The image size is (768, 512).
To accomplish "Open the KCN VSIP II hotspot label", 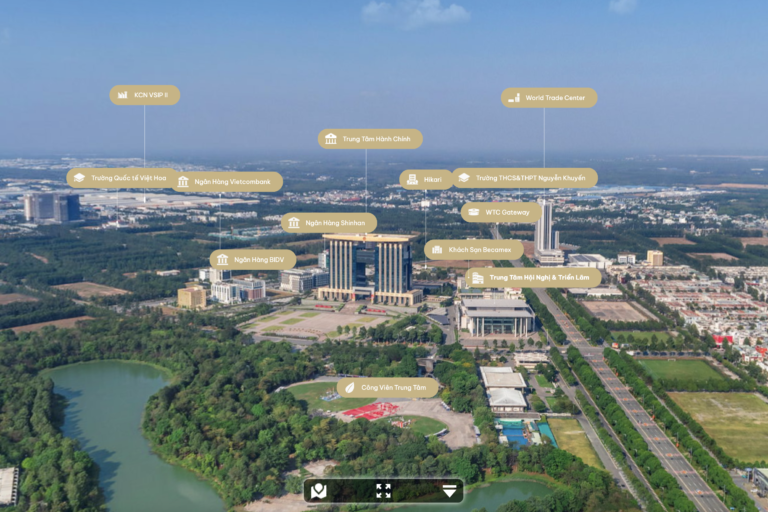I will click(x=145, y=95).
